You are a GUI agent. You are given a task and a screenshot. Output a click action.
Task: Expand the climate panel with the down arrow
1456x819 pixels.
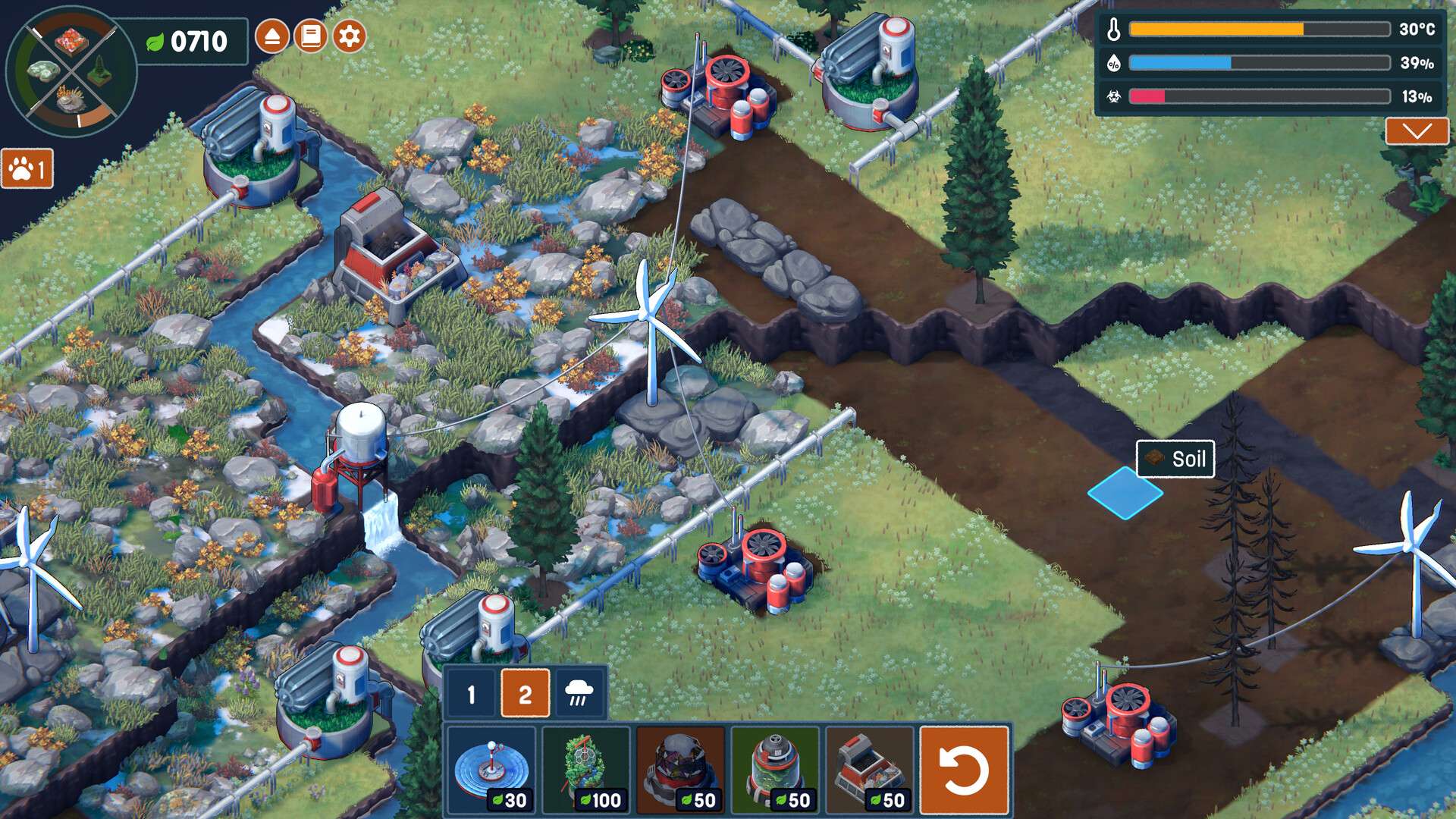1416,131
